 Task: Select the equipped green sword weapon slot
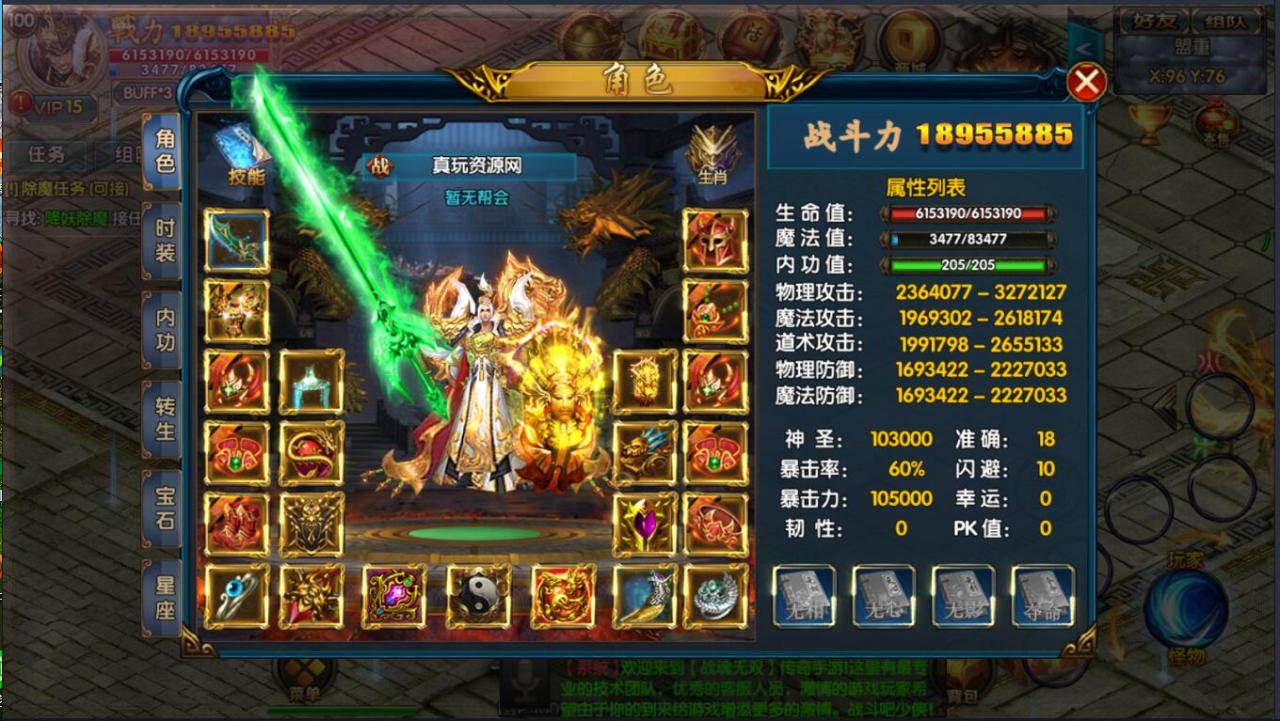238,240
